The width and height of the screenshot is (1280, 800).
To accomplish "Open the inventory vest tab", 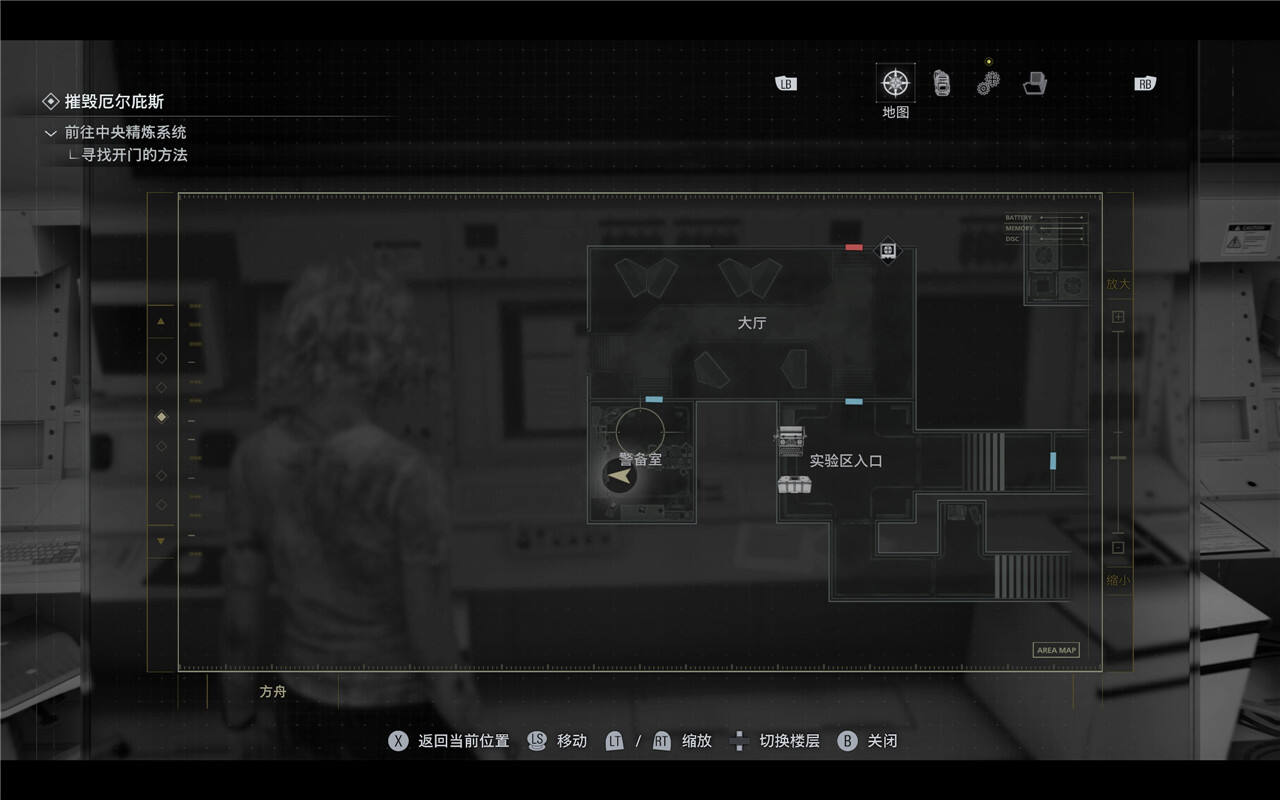I will click(941, 83).
